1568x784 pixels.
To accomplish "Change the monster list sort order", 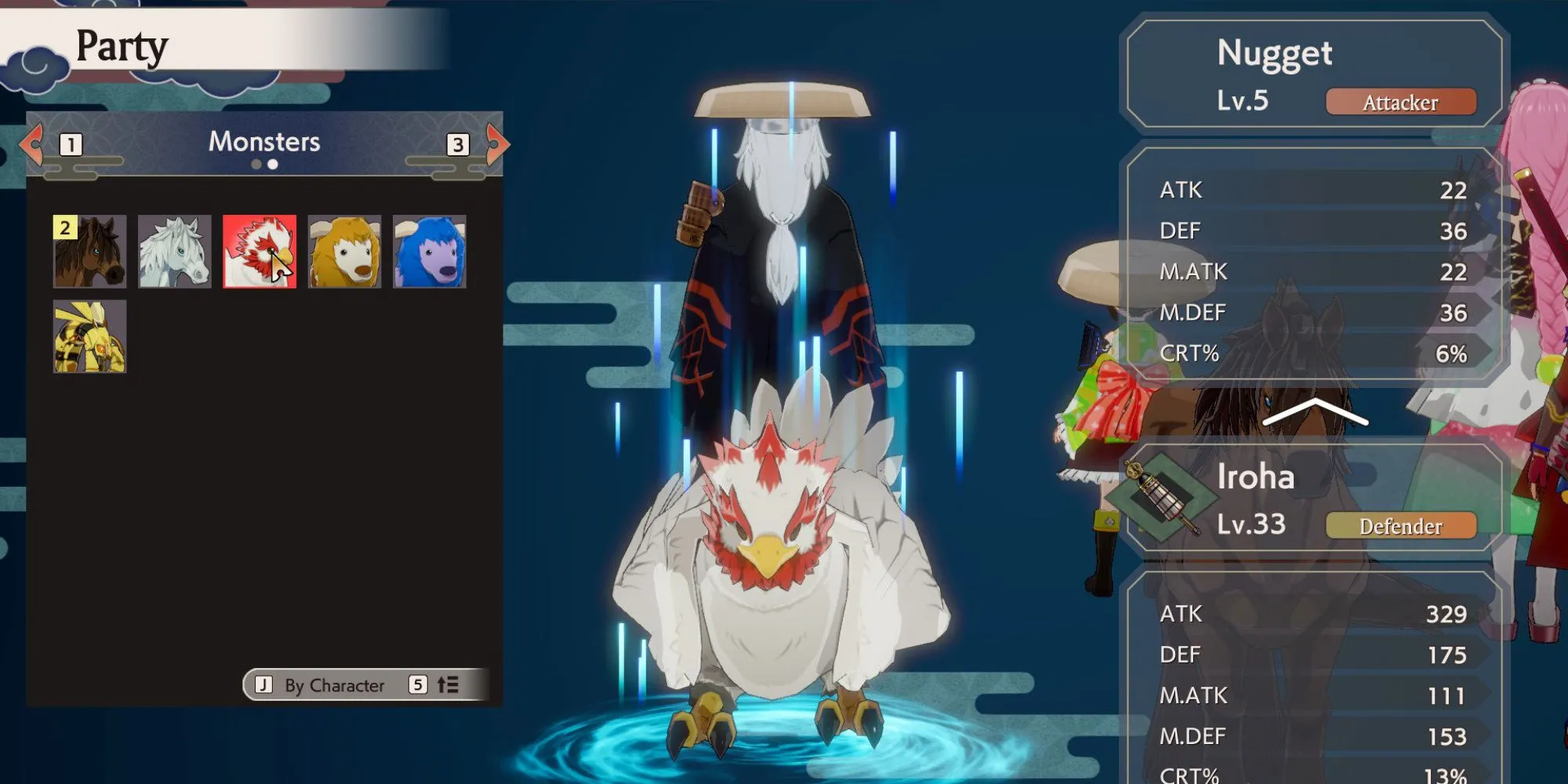I will [447, 685].
